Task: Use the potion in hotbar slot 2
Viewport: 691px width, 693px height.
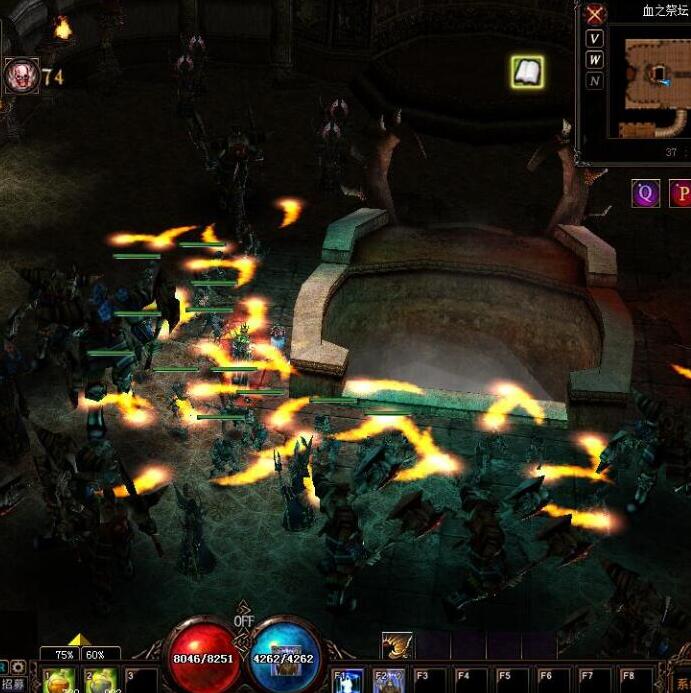Action: pyautogui.click(x=100, y=682)
